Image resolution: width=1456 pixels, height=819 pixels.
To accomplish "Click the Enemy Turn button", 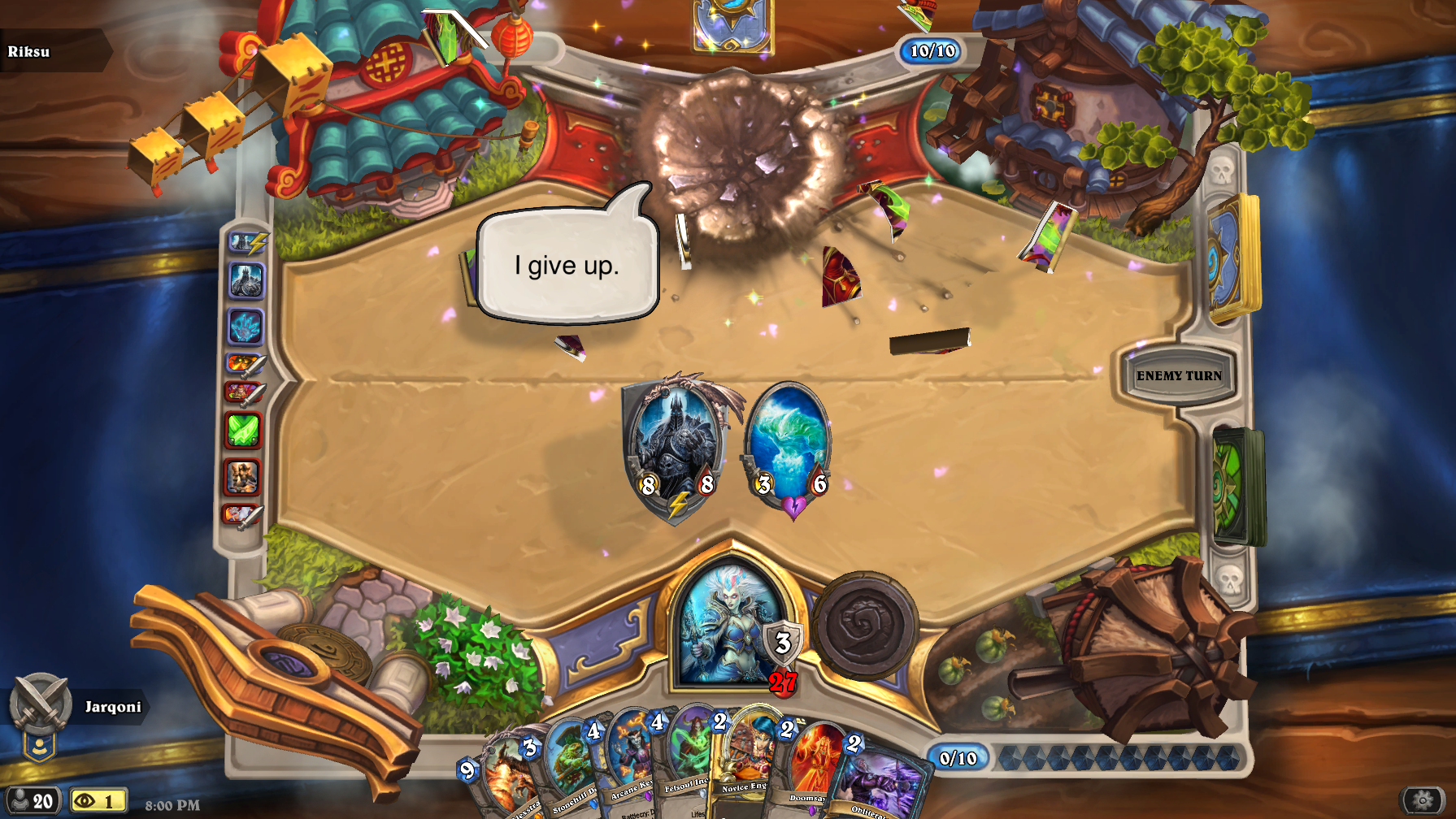I will pyautogui.click(x=1178, y=375).
